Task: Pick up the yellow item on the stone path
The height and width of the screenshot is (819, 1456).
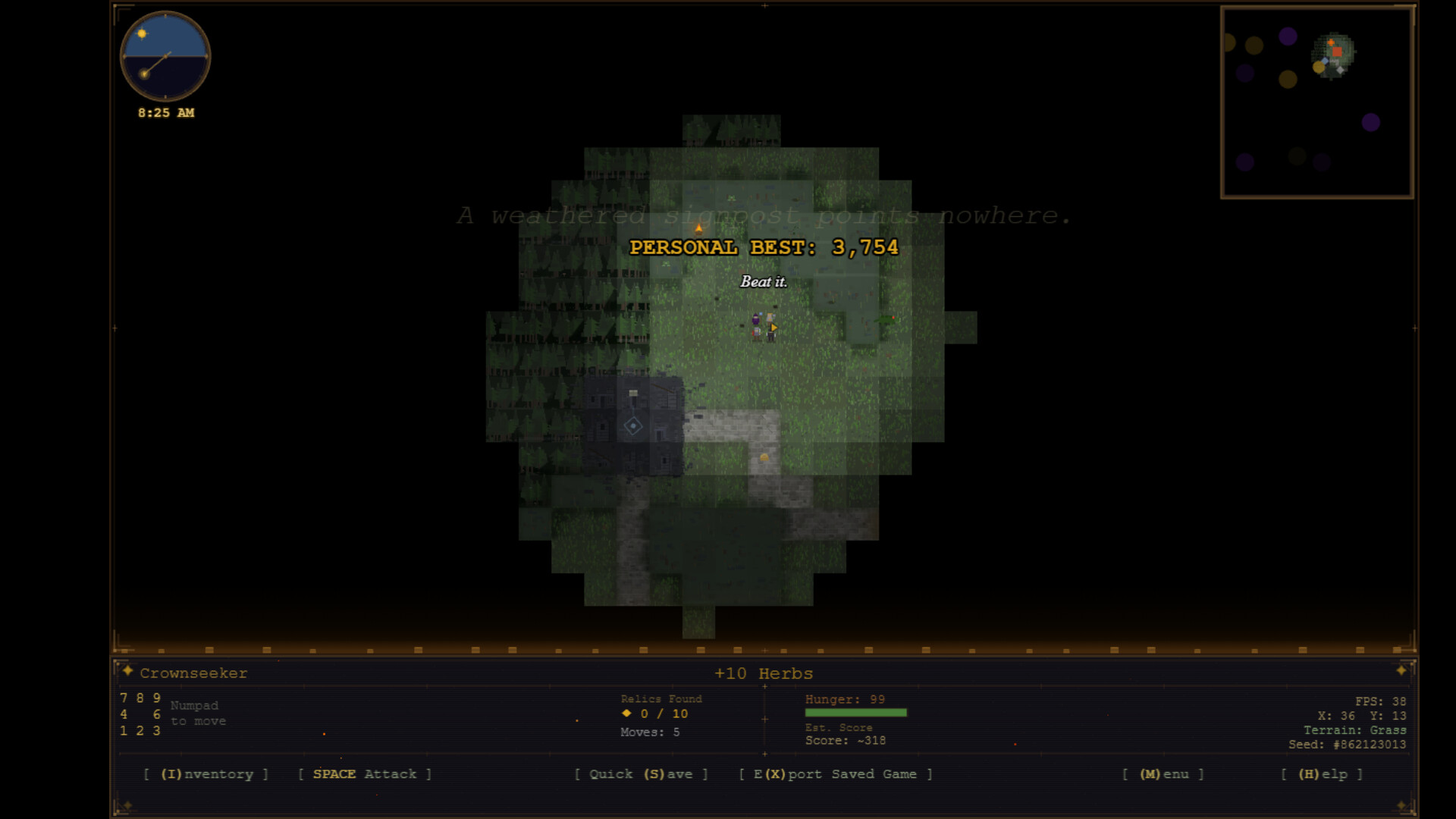Action: point(764,456)
